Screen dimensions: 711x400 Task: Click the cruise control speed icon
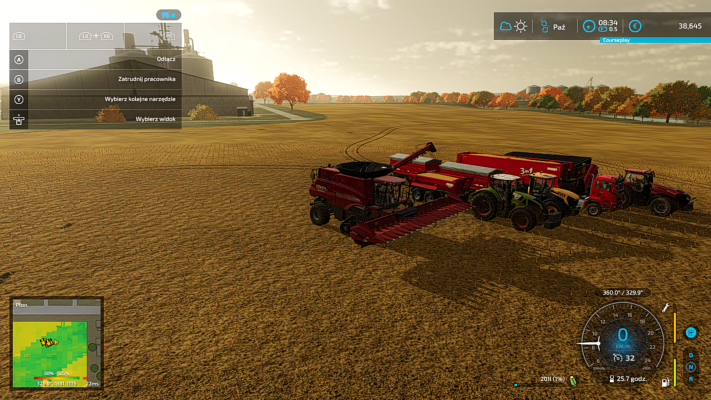[618, 358]
